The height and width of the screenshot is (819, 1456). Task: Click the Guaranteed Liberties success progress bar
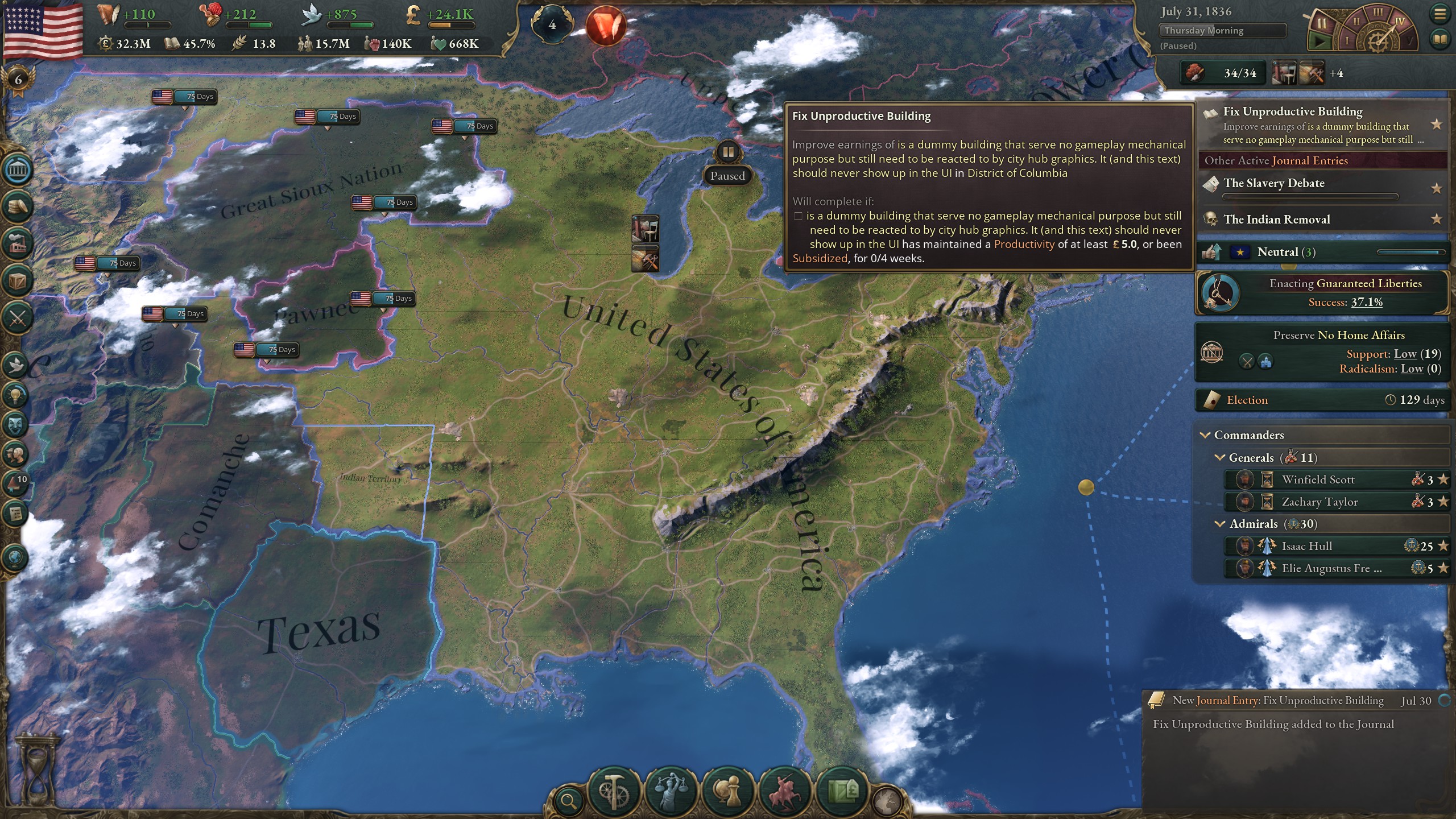click(1365, 303)
